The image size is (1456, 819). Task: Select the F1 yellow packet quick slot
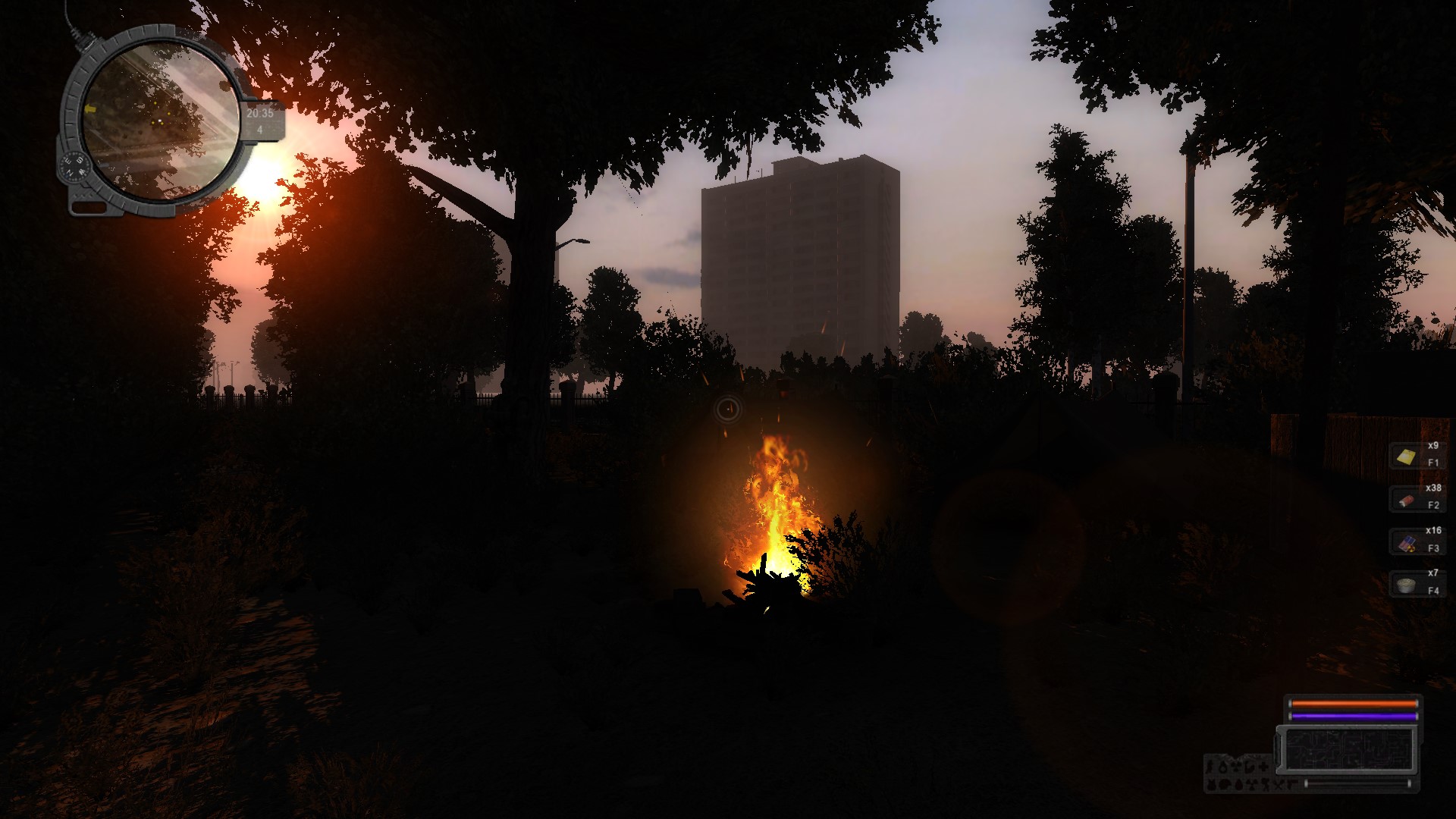point(1407,457)
